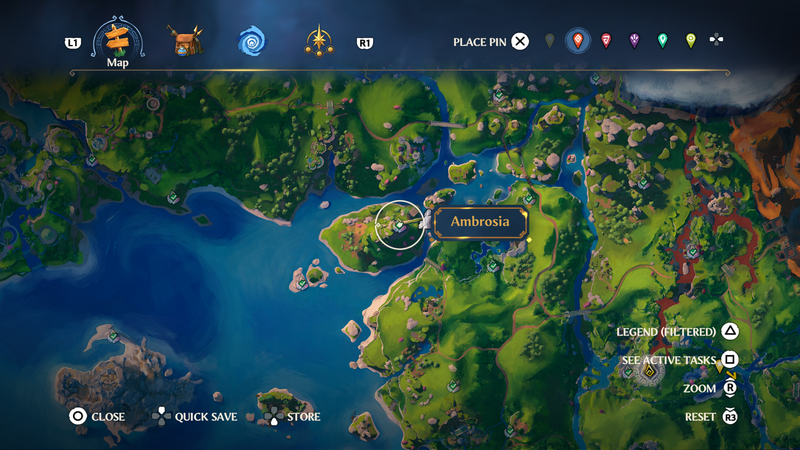Click the Ambrosia location label
Viewport: 800px width, 450px height.
click(x=480, y=222)
